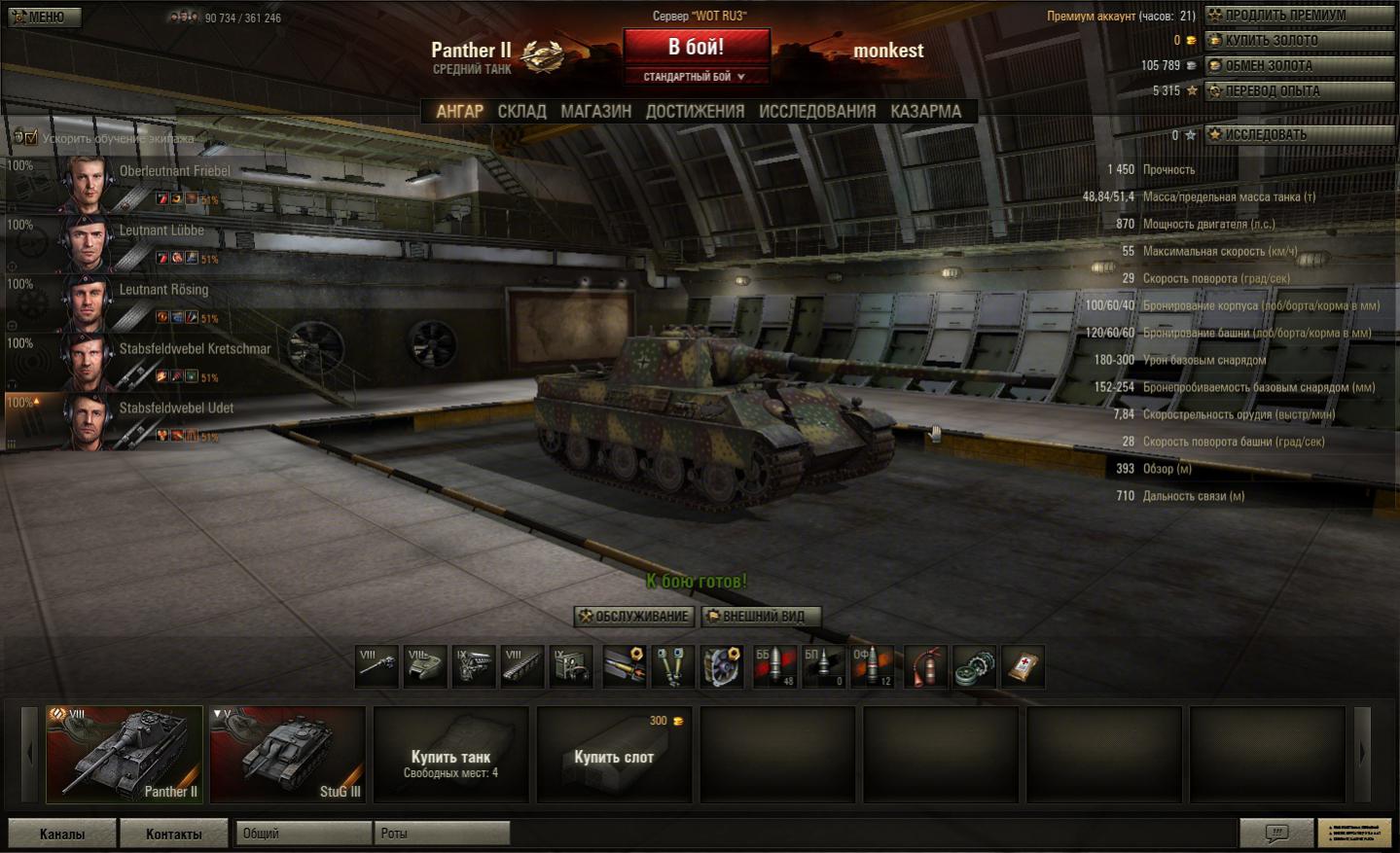The width and height of the screenshot is (1400, 853).
Task: Open the КАЗАРМА tab
Action: 925,112
